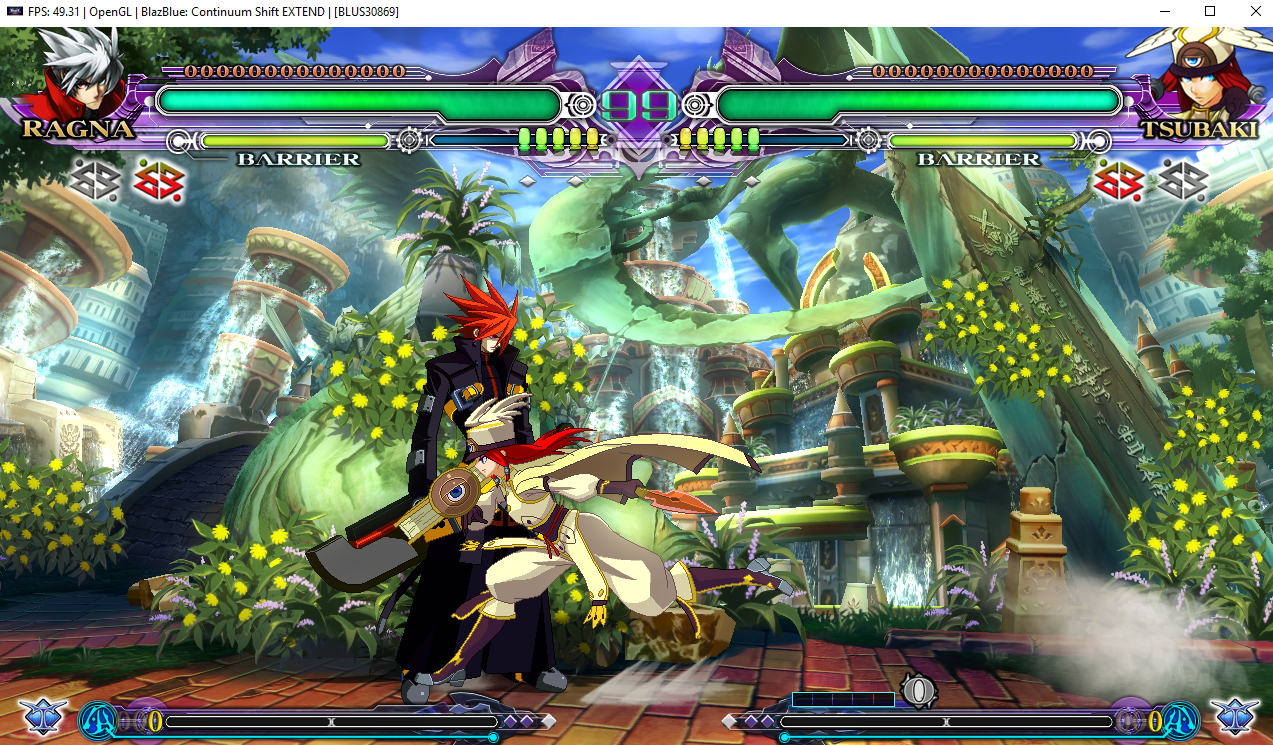Select Ragna's red Burst icon

[156, 181]
